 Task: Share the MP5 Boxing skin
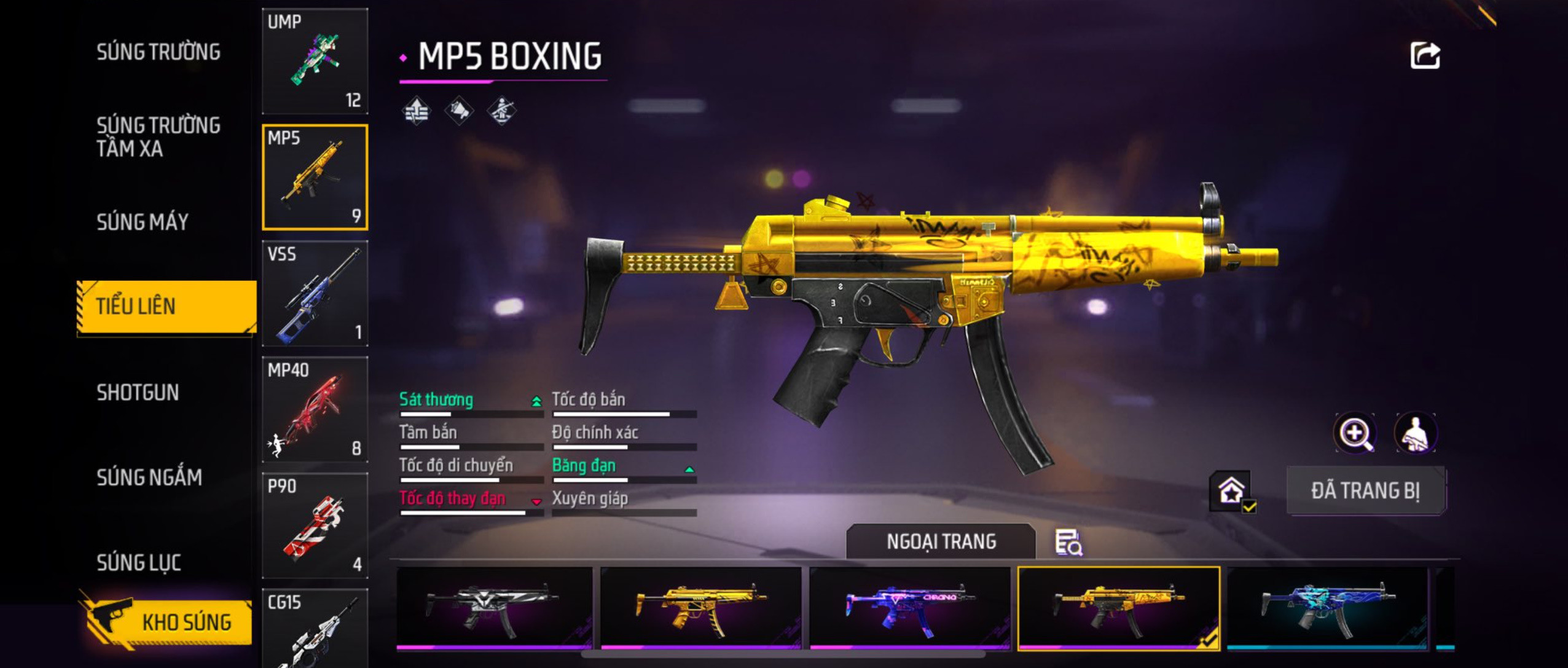[x=1424, y=56]
